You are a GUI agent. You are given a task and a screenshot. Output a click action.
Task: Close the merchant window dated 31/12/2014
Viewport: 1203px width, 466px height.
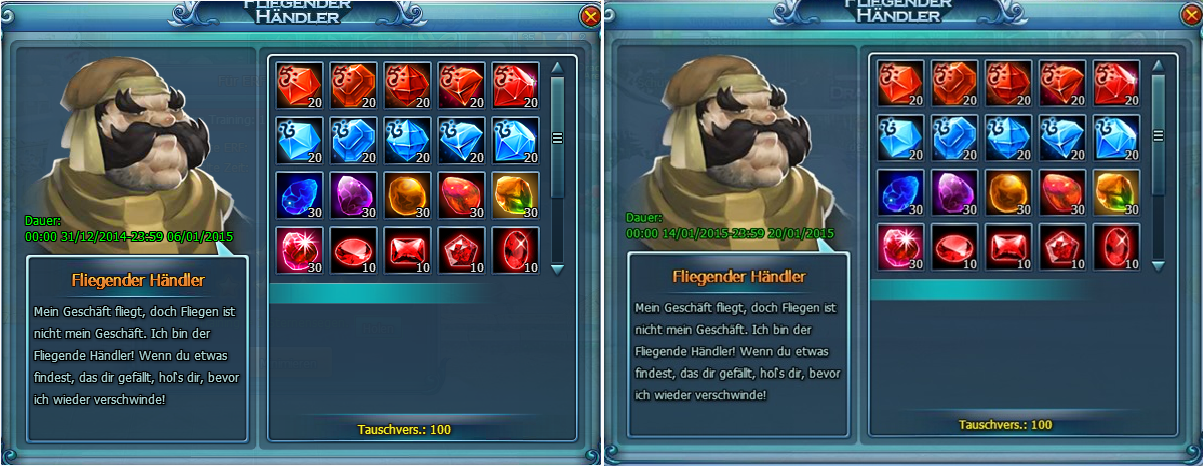coord(590,16)
